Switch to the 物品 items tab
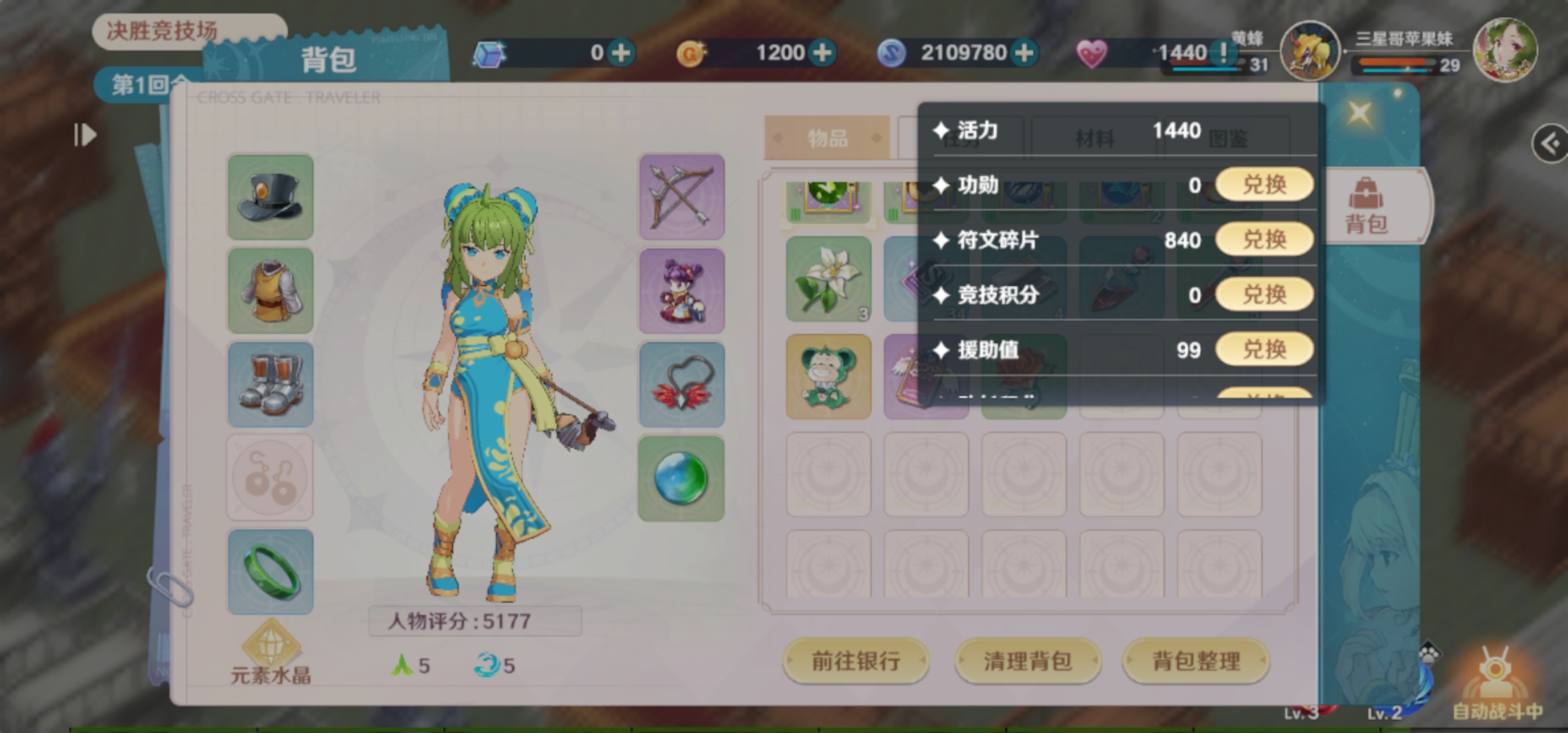1568x733 pixels. coord(827,138)
